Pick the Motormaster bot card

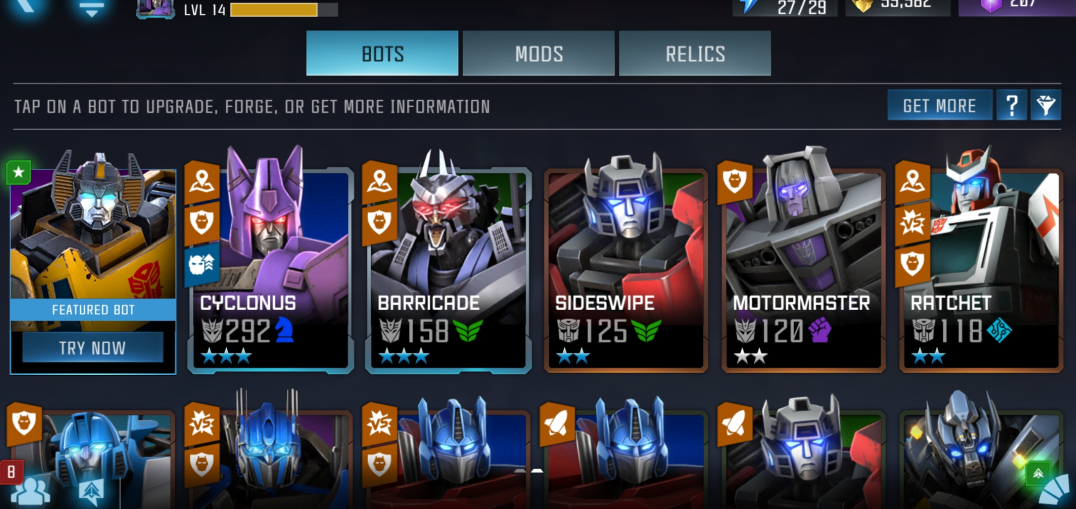point(803,270)
